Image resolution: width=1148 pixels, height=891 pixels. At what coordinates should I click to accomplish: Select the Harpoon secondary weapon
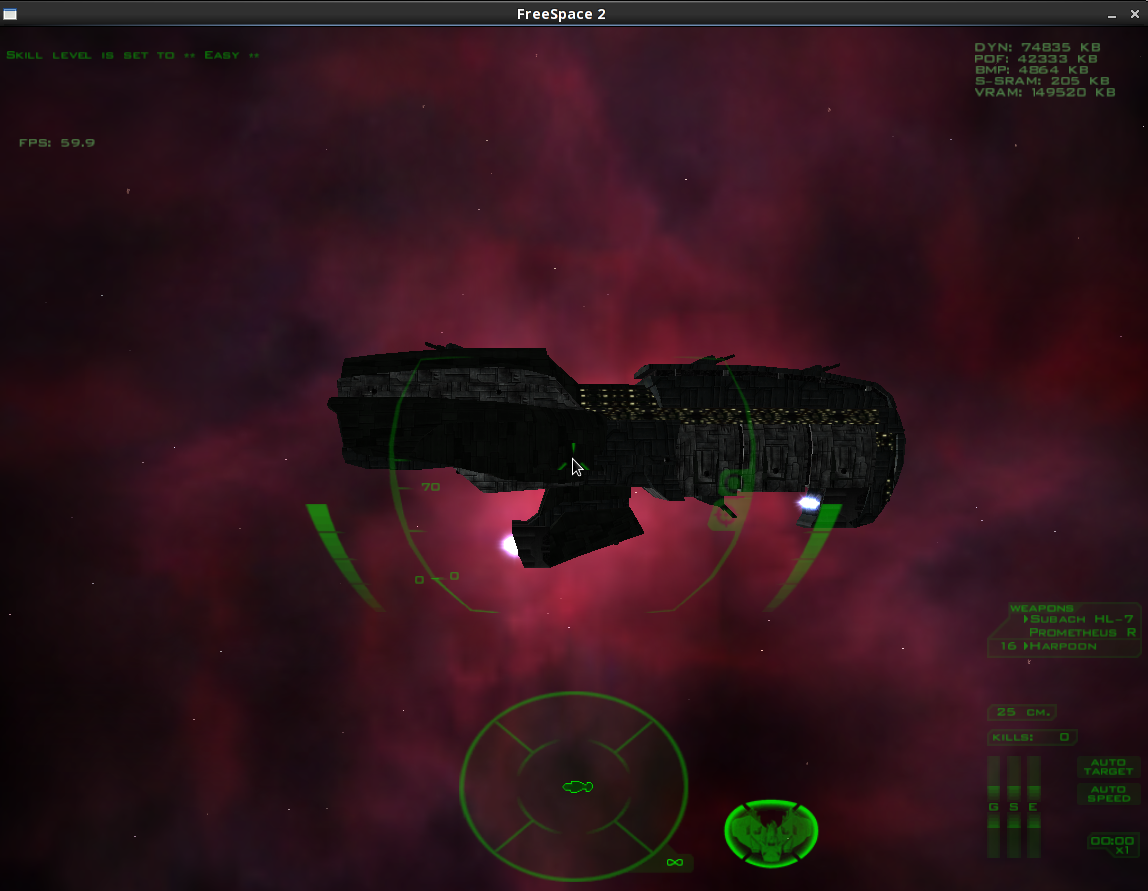coord(1062,646)
